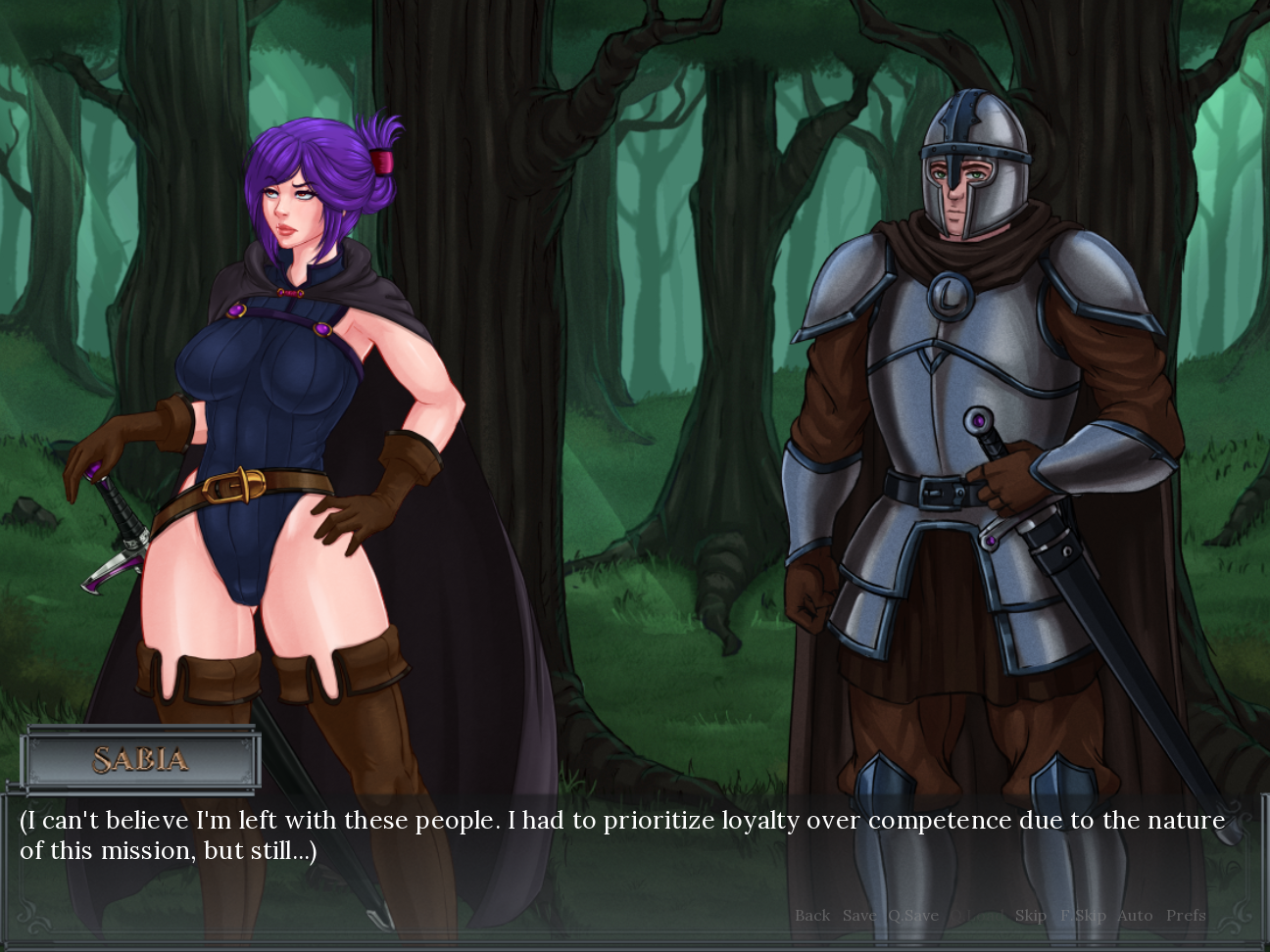This screenshot has height=952, width=1270.
Task: Click the dimmed Q.Load button
Action: [x=976, y=916]
